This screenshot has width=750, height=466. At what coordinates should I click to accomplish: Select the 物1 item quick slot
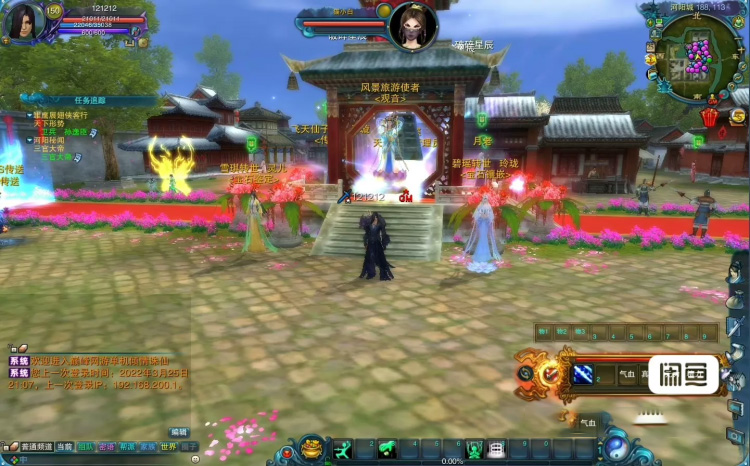click(x=543, y=331)
